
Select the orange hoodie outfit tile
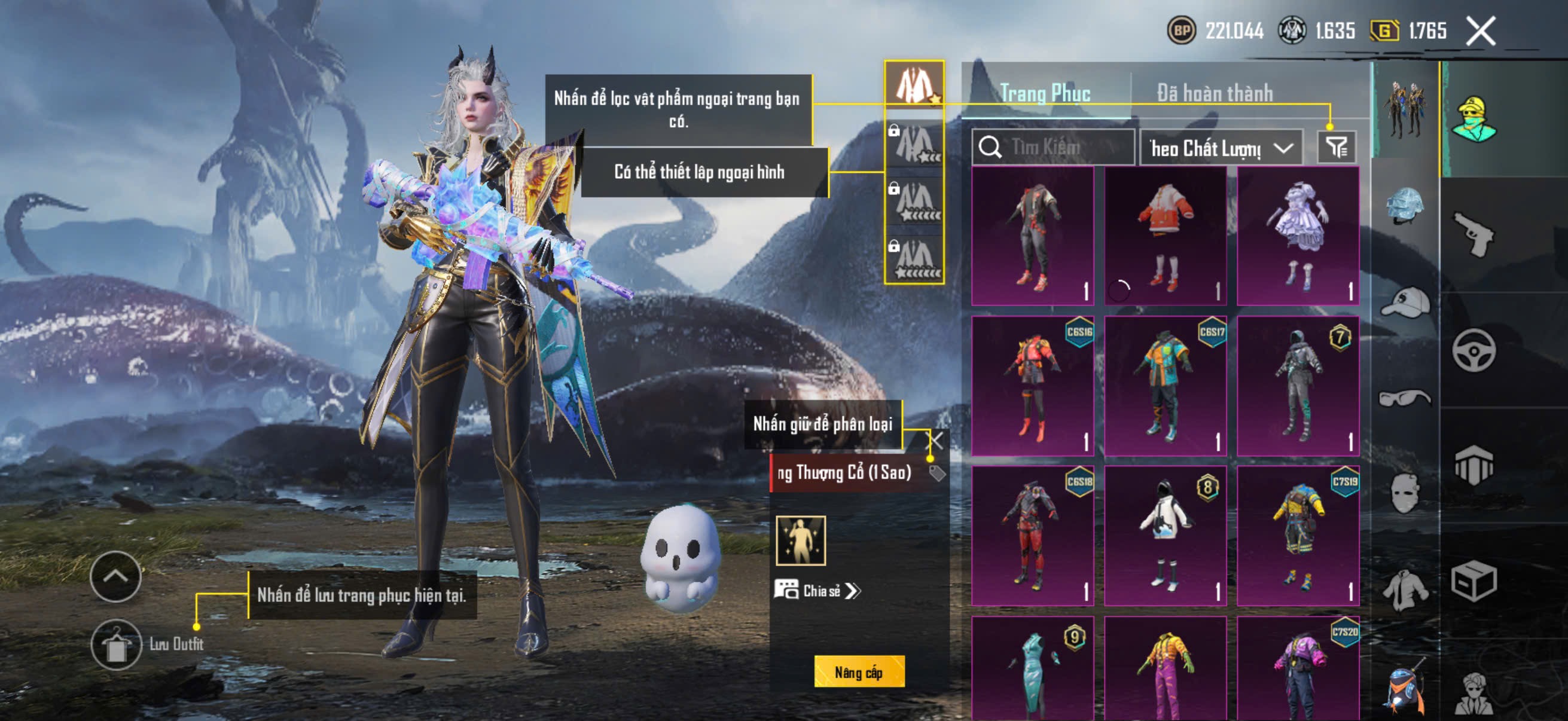point(1165,236)
